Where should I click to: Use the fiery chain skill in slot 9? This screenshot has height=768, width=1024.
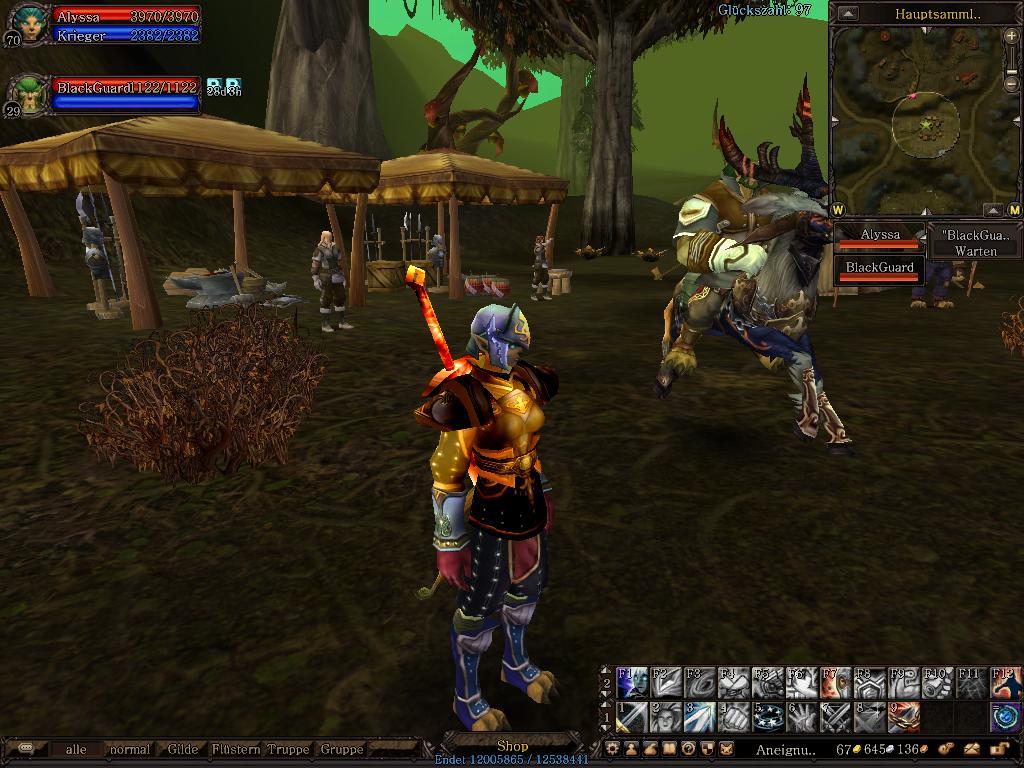(904, 717)
